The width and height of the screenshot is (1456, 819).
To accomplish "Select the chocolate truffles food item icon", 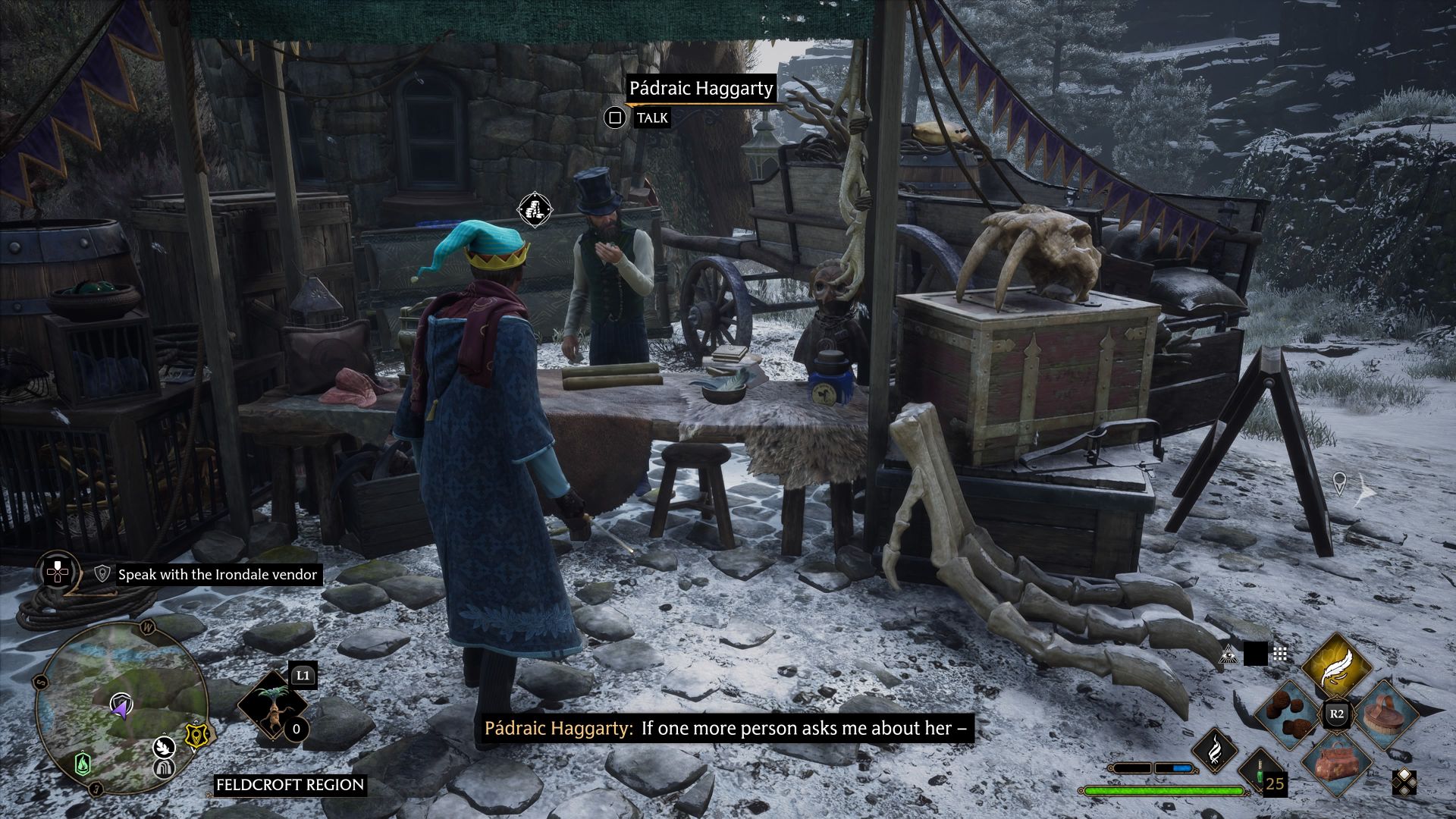I will (x=1285, y=715).
